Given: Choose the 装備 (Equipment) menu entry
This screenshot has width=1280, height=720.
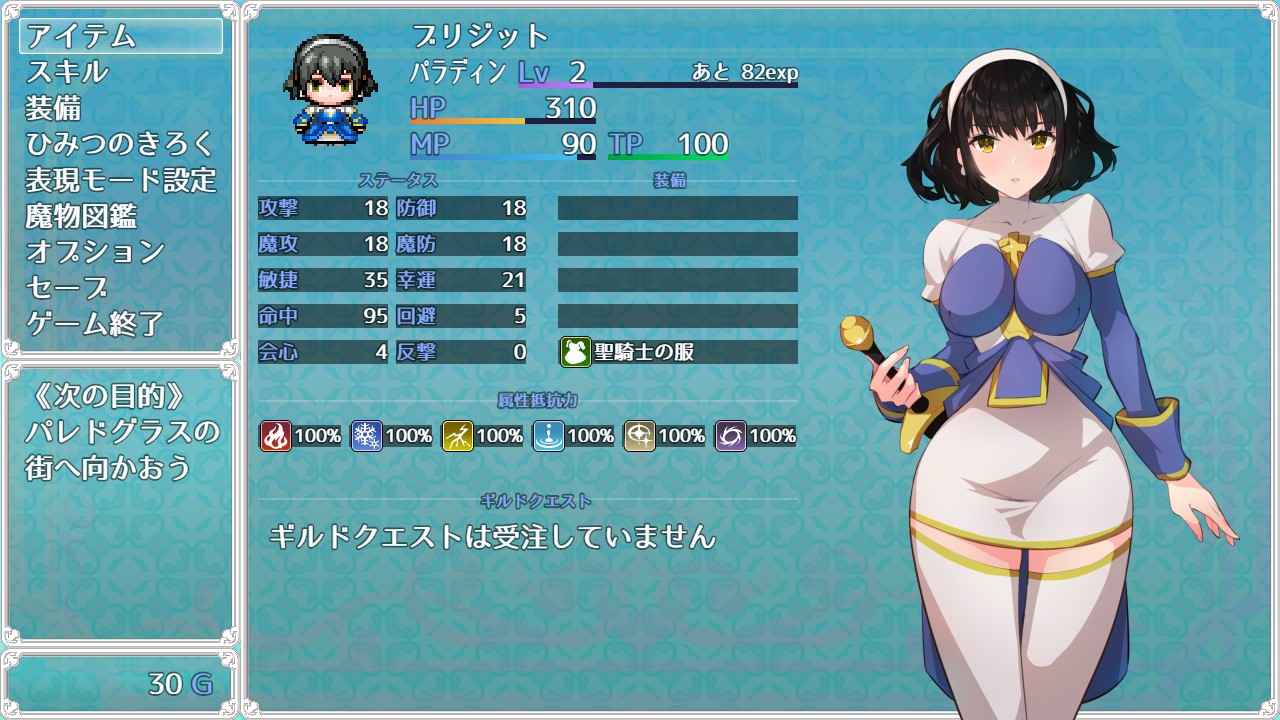Looking at the screenshot, I should point(120,108).
